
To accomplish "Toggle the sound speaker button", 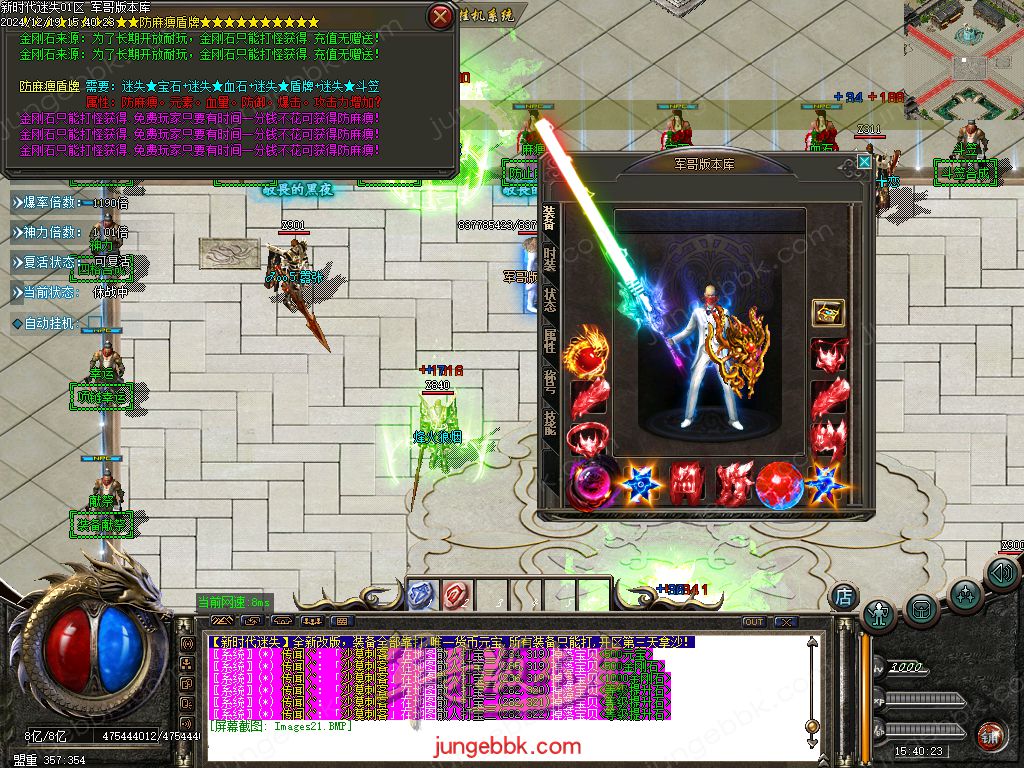I will tap(1001, 574).
